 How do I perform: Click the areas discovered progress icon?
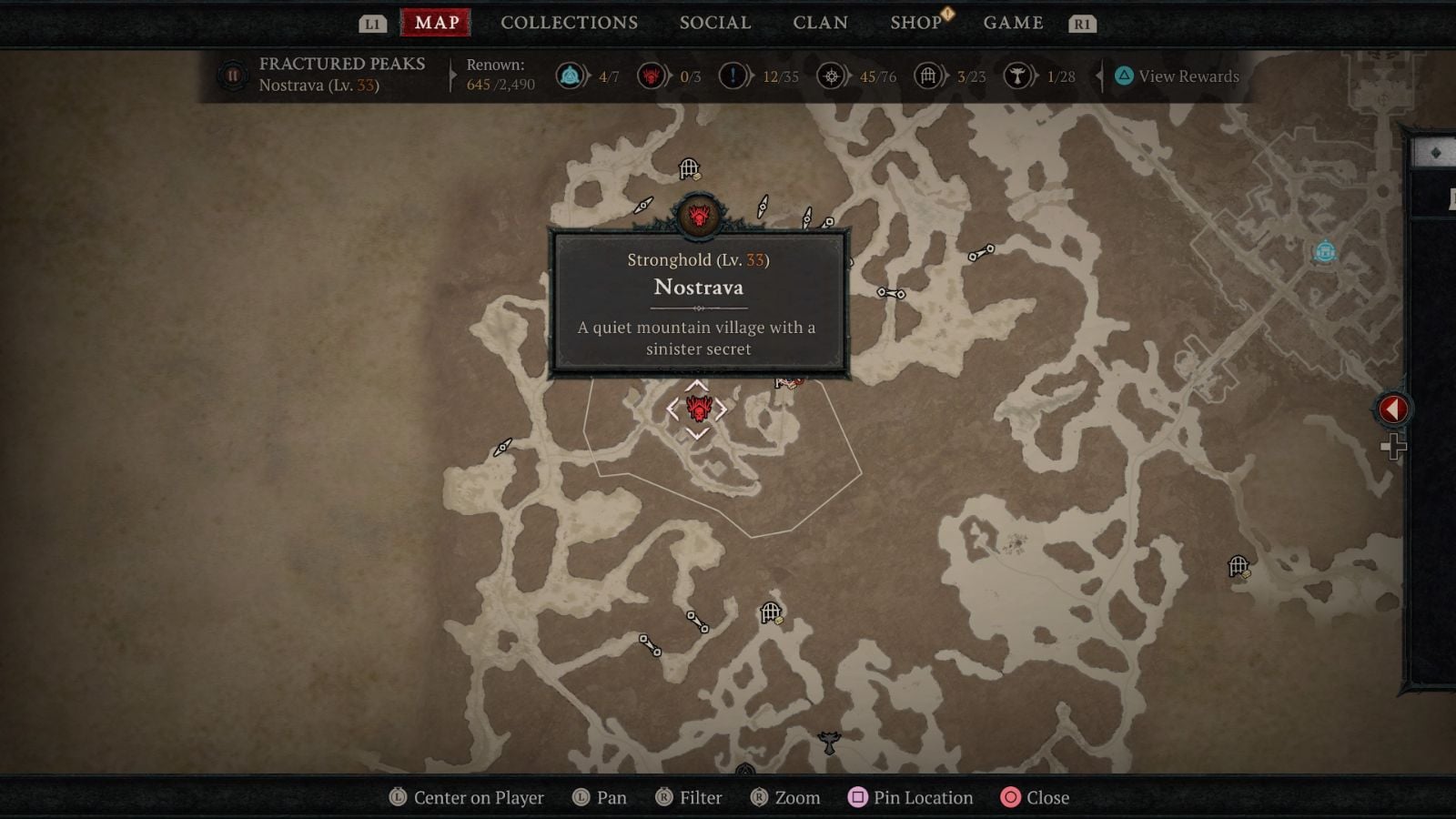click(831, 76)
